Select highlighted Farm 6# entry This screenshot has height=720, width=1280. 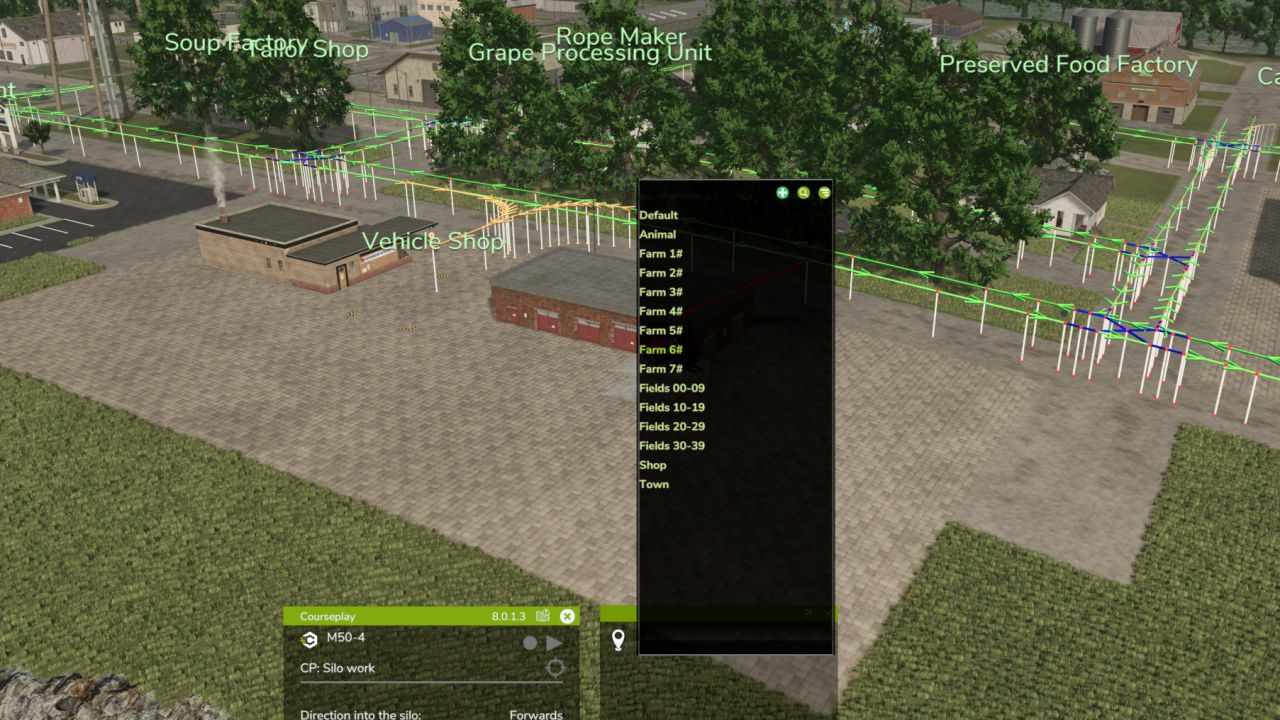[x=661, y=350]
